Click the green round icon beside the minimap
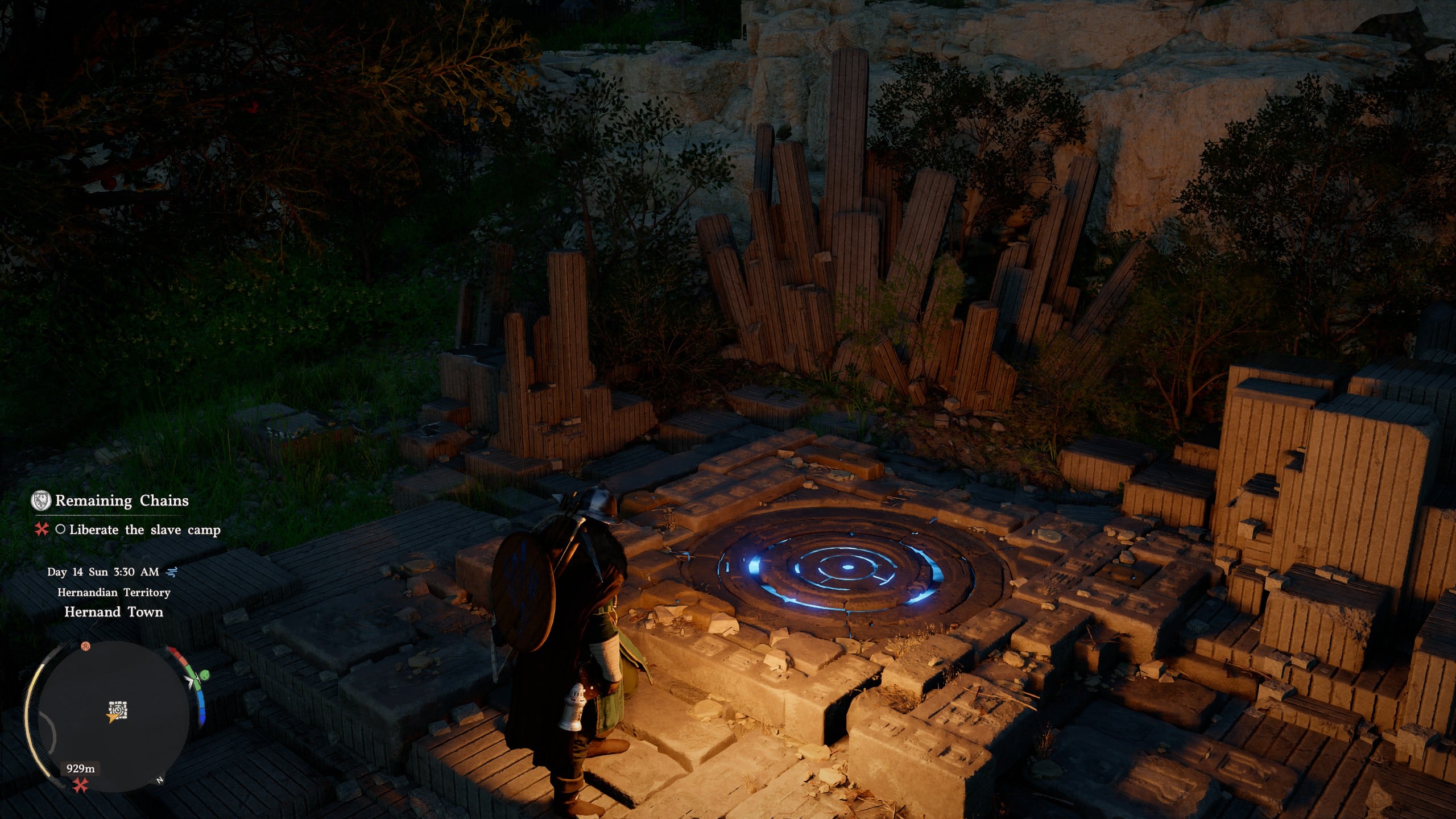Screen dimensions: 1456x819 tap(204, 675)
